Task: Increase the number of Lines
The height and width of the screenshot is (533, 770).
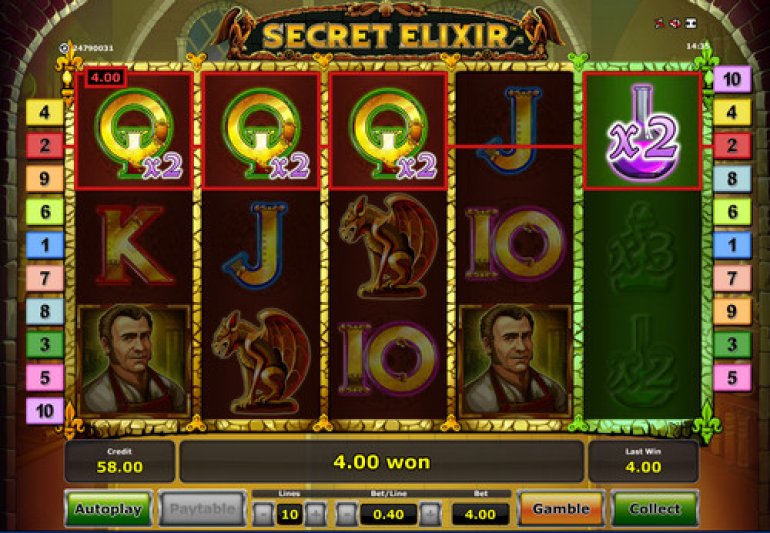Action: 314,514
